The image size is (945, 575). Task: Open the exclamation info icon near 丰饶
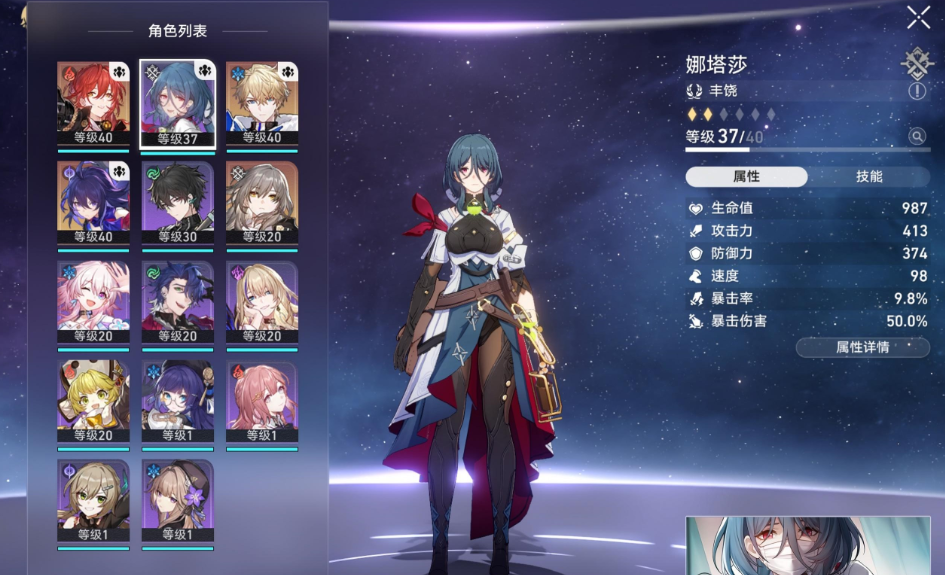click(x=917, y=91)
